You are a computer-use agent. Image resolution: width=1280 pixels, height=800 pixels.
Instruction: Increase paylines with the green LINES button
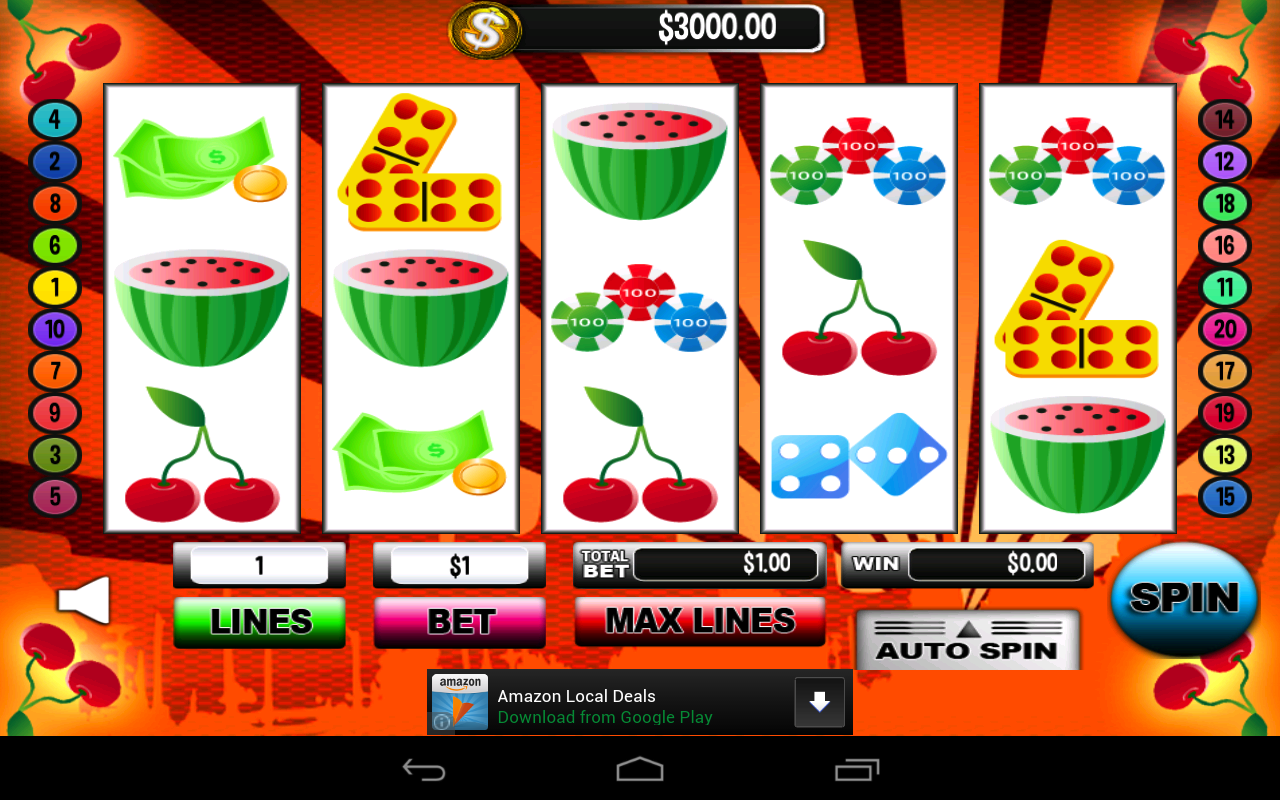point(260,622)
